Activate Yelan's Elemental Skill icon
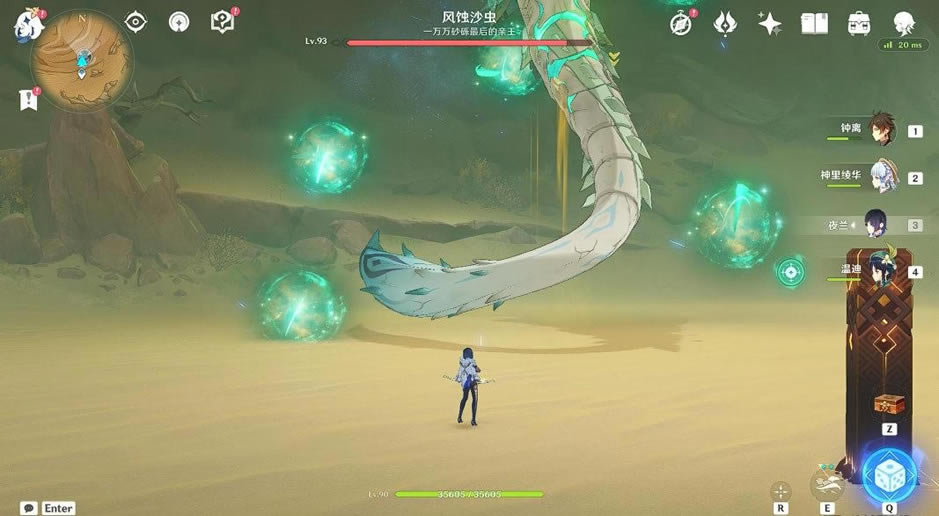Viewport: 939px width, 516px height. point(828,486)
